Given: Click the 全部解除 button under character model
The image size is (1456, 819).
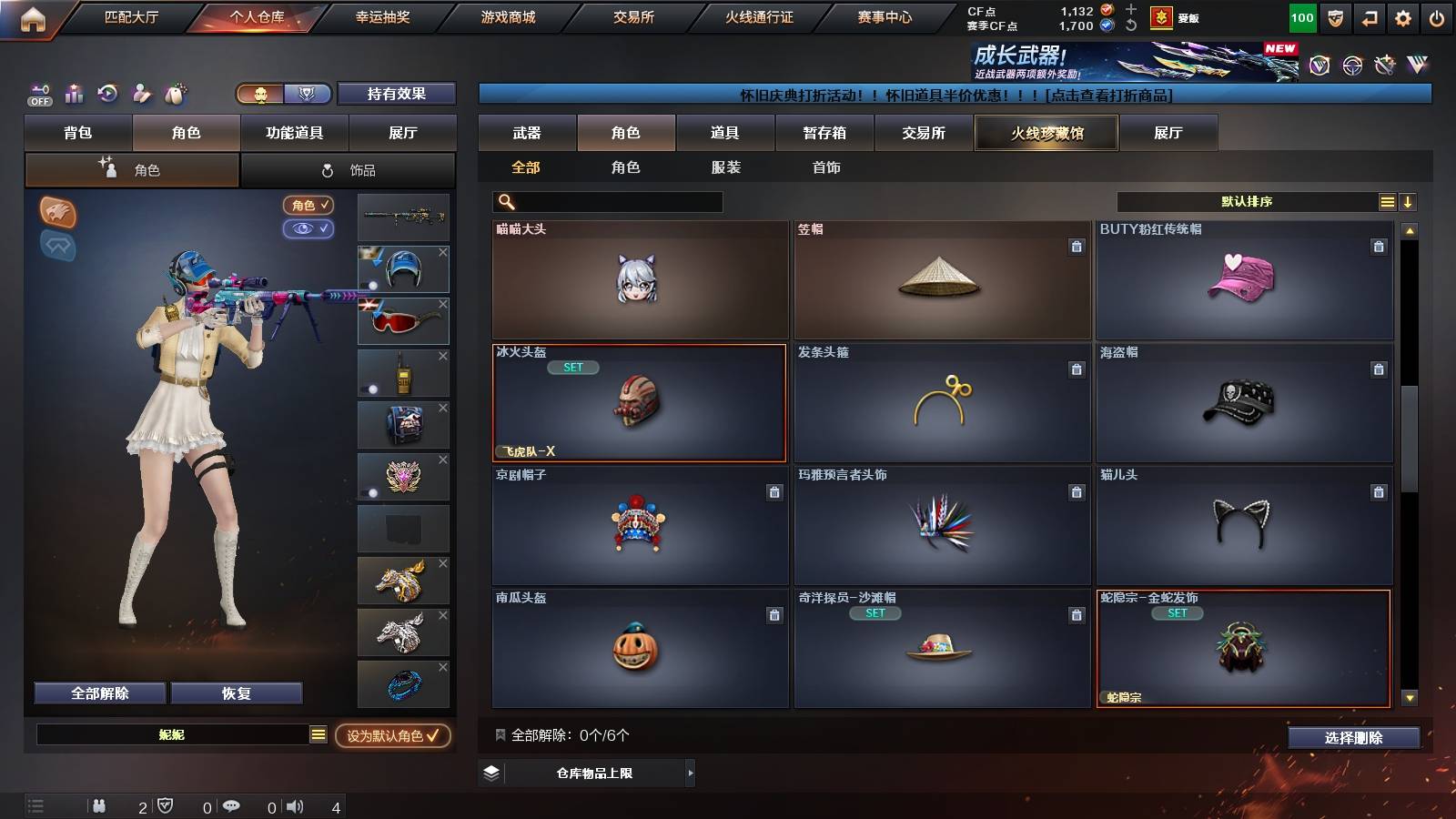Looking at the screenshot, I should coord(98,693).
